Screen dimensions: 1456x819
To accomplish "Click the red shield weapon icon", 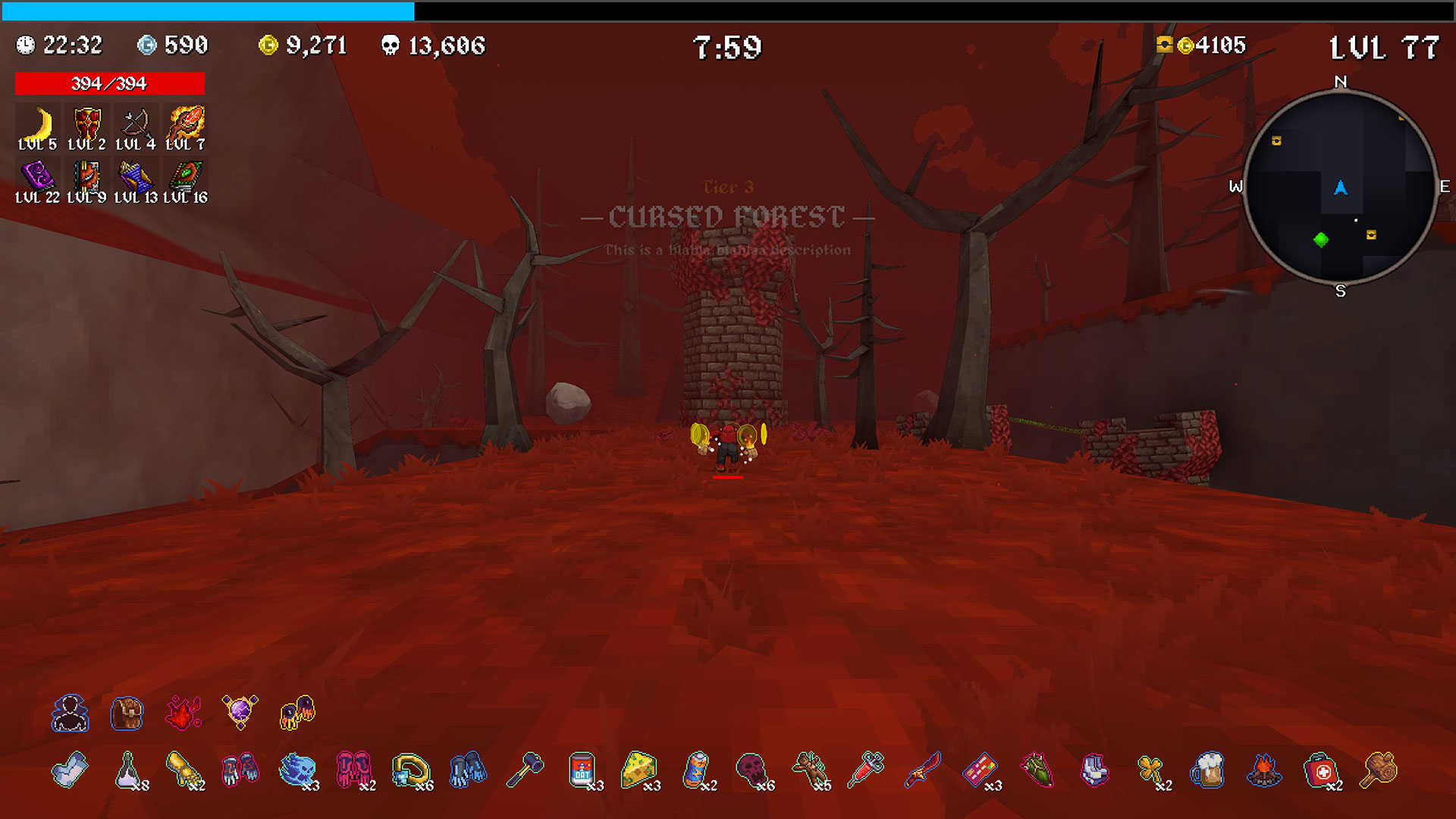I will (86, 124).
